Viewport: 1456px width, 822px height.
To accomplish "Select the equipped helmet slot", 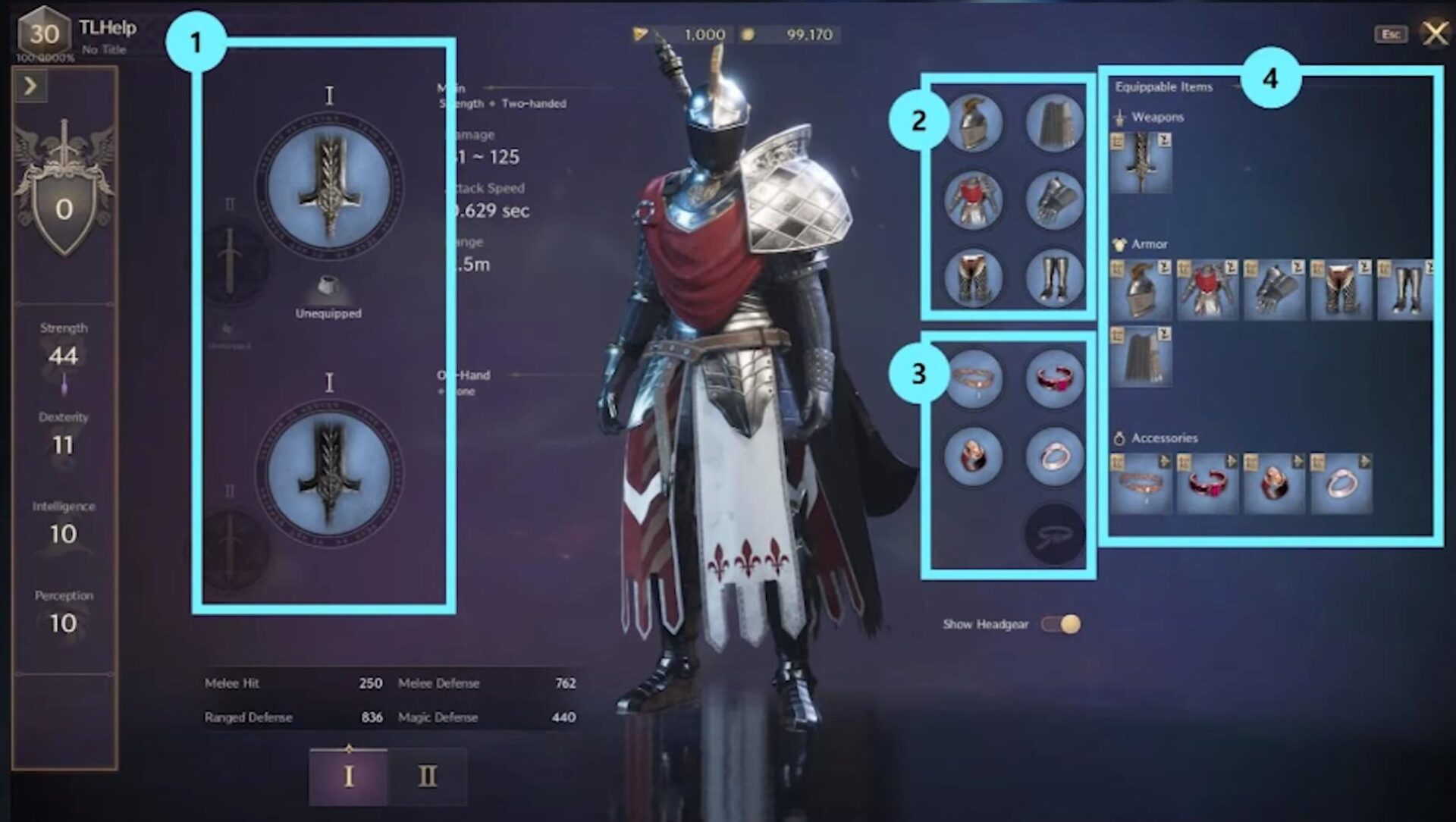I will [x=974, y=123].
